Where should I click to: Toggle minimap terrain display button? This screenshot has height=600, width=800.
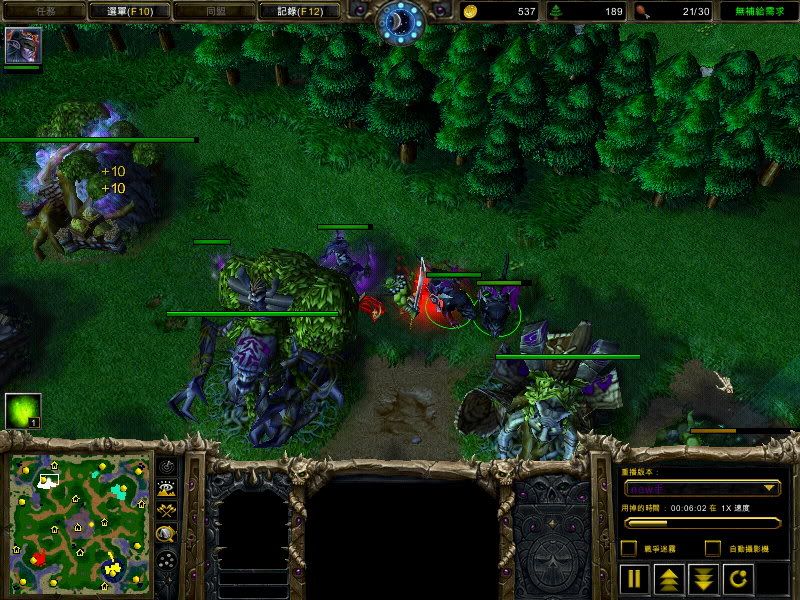pos(167,488)
